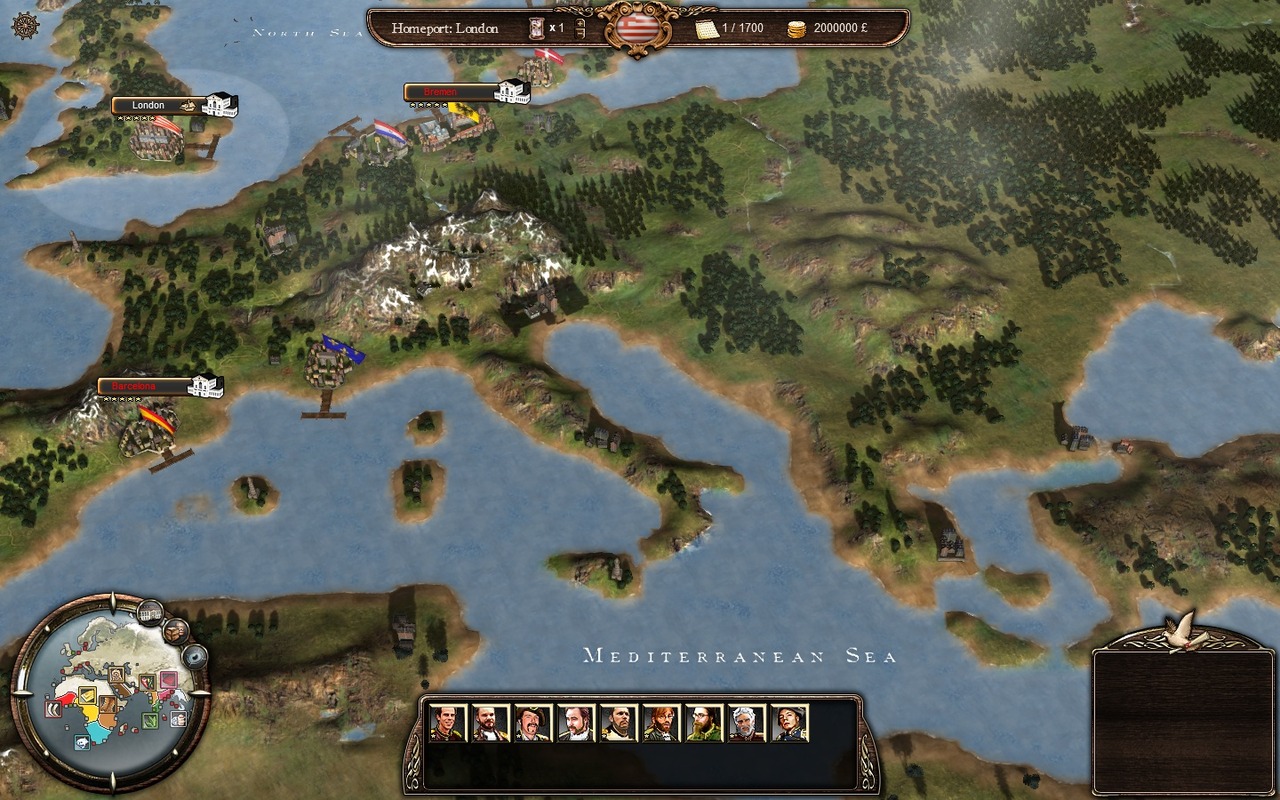The width and height of the screenshot is (1280, 800).
Task: Choose the captain wearing a tricorn hat
Action: [x=532, y=723]
